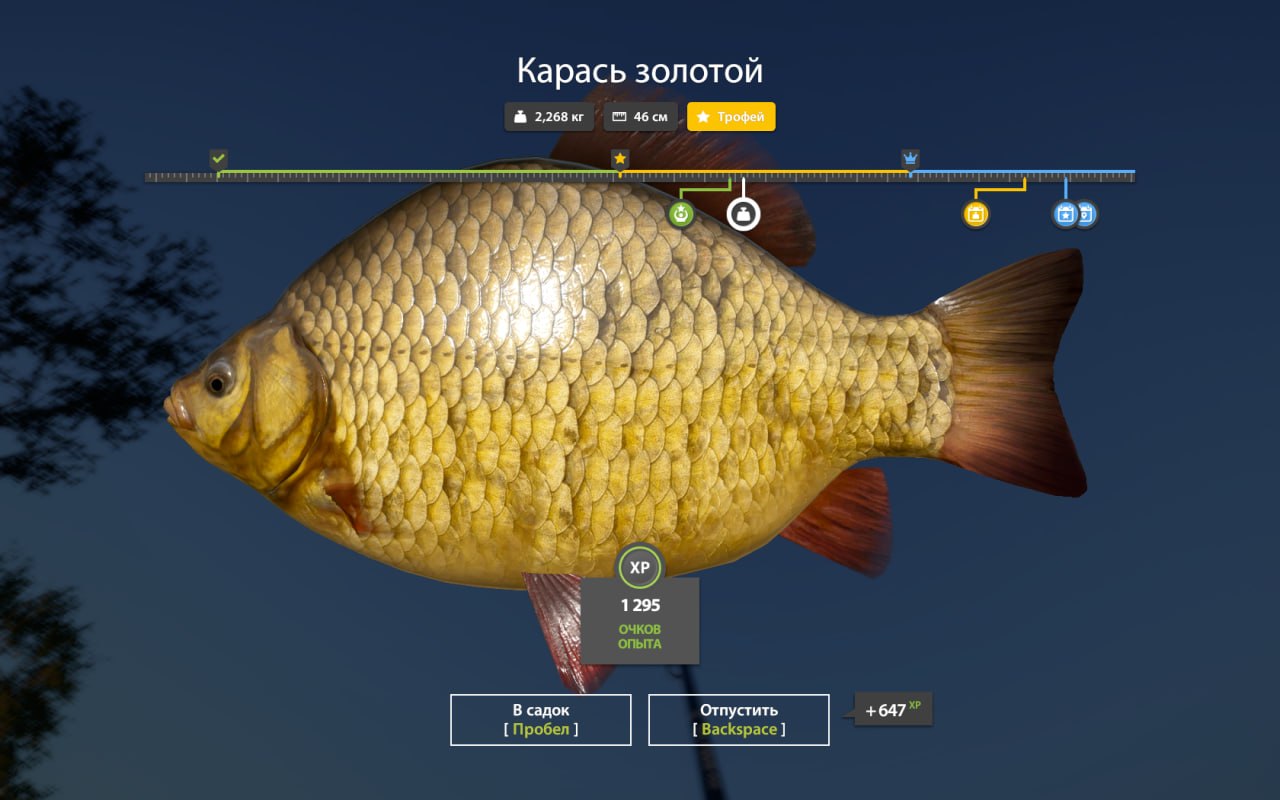
Task: Select the green personal best marker icon
Action: click(681, 214)
